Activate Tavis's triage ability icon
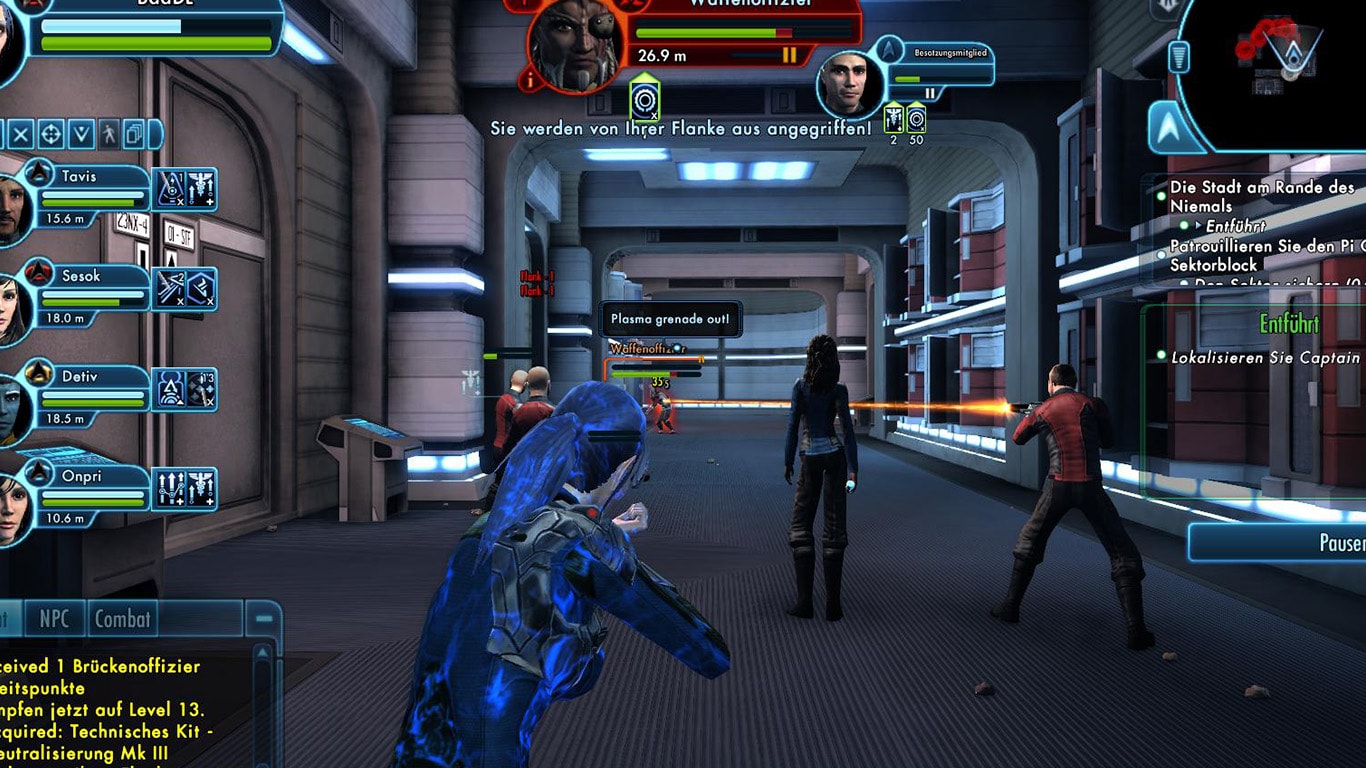Image resolution: width=1366 pixels, height=768 pixels. click(198, 190)
